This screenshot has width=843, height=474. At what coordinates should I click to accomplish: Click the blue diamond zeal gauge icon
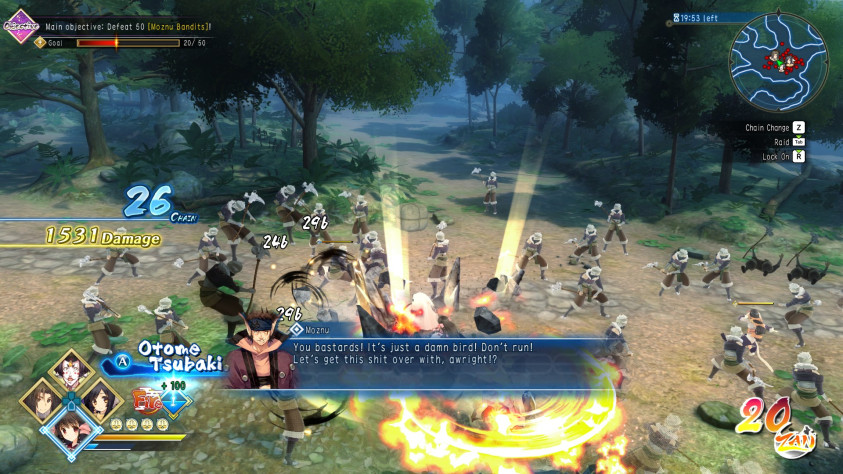click(175, 403)
